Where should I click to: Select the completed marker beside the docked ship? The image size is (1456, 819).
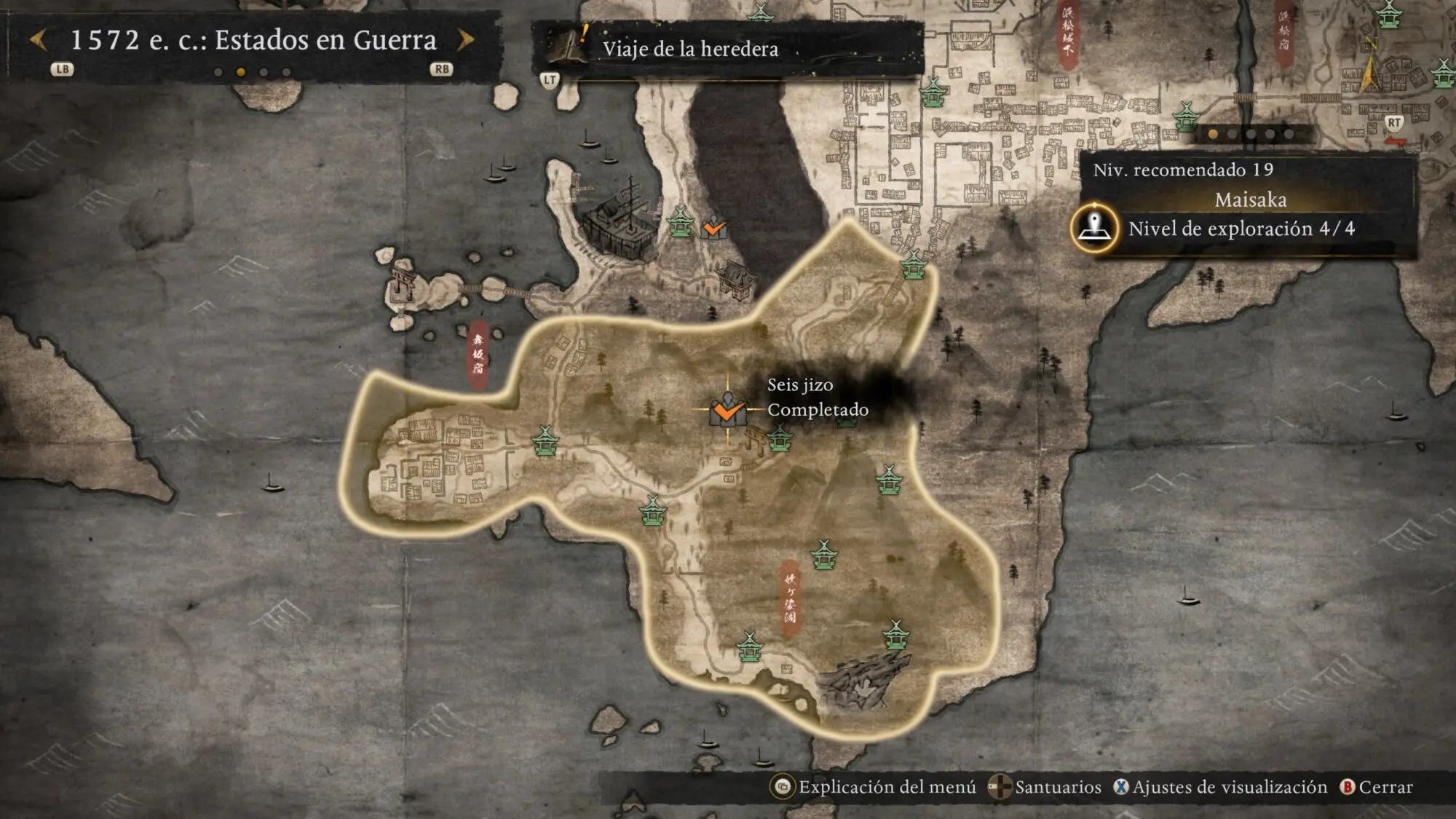[714, 229]
